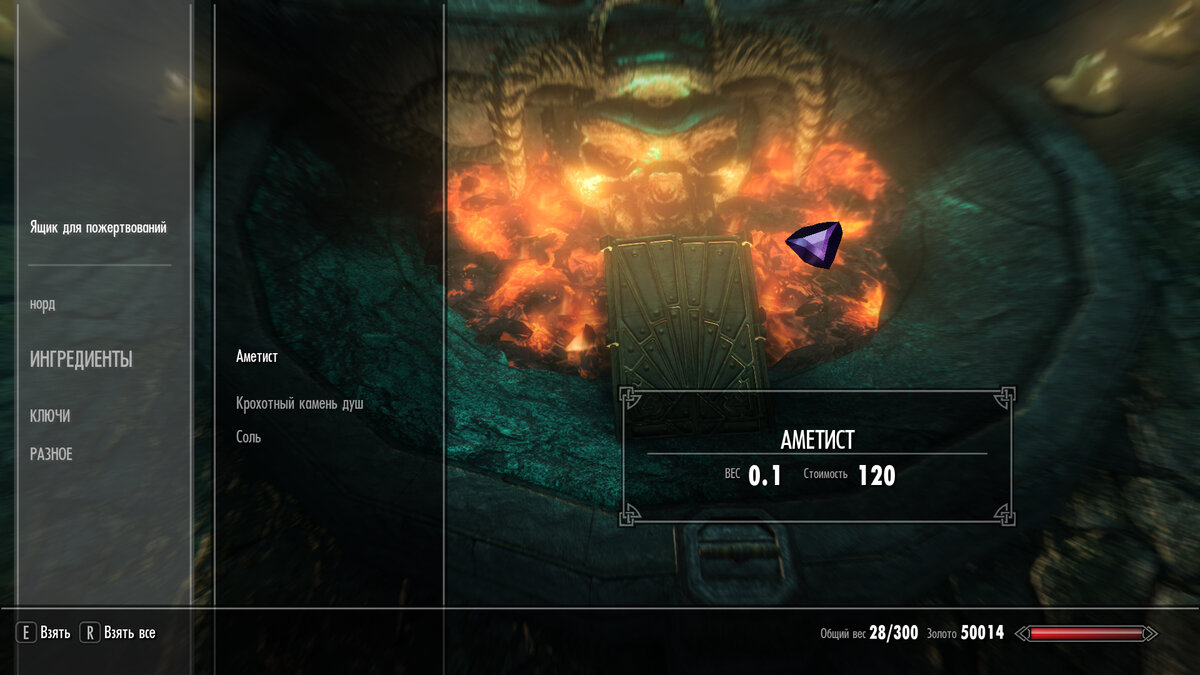This screenshot has width=1200, height=675.
Task: Choose Крохотный камень душ from the container
Action: tap(300, 404)
